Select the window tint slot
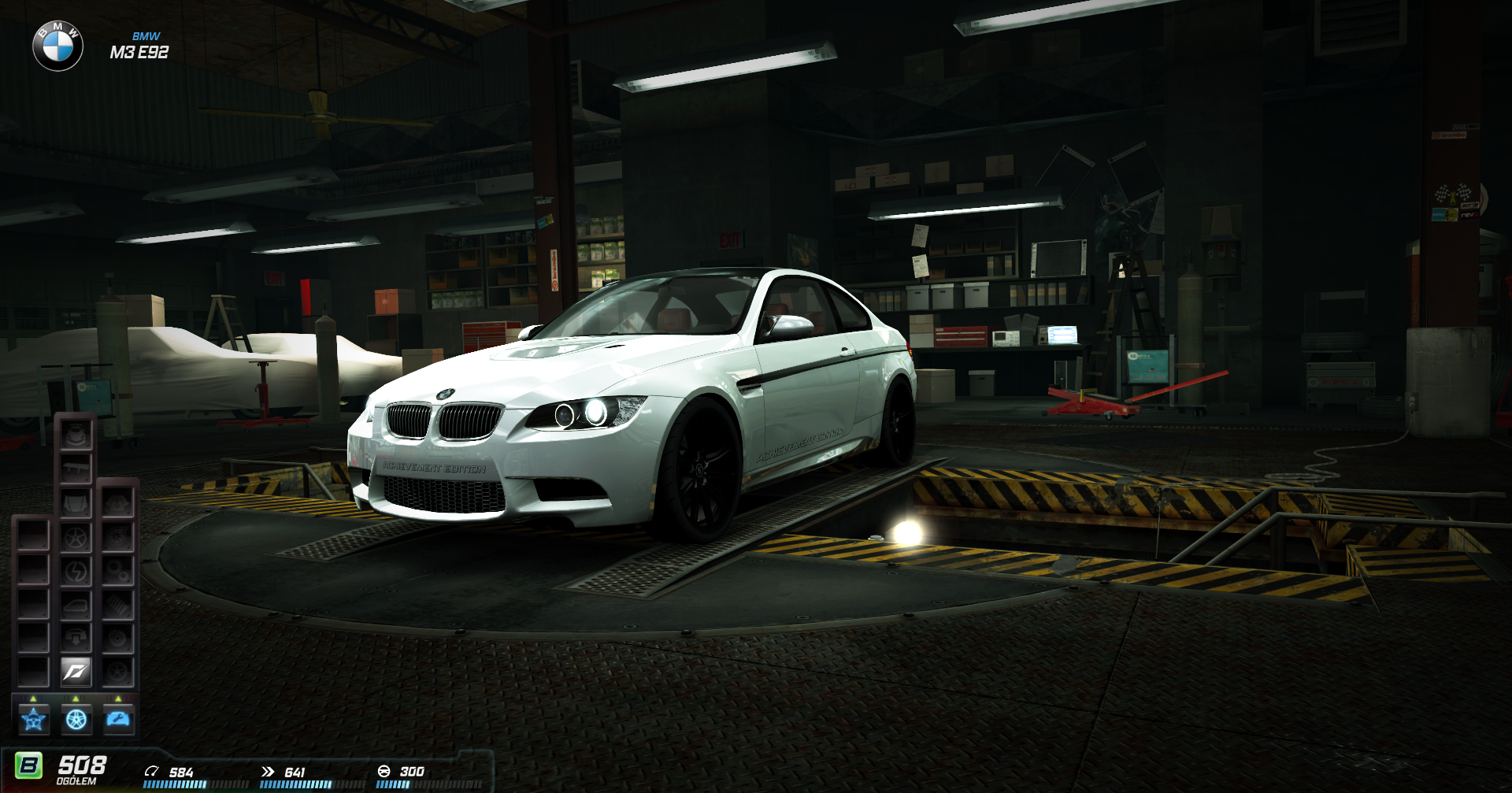This screenshot has height=793, width=1512. 76,605
